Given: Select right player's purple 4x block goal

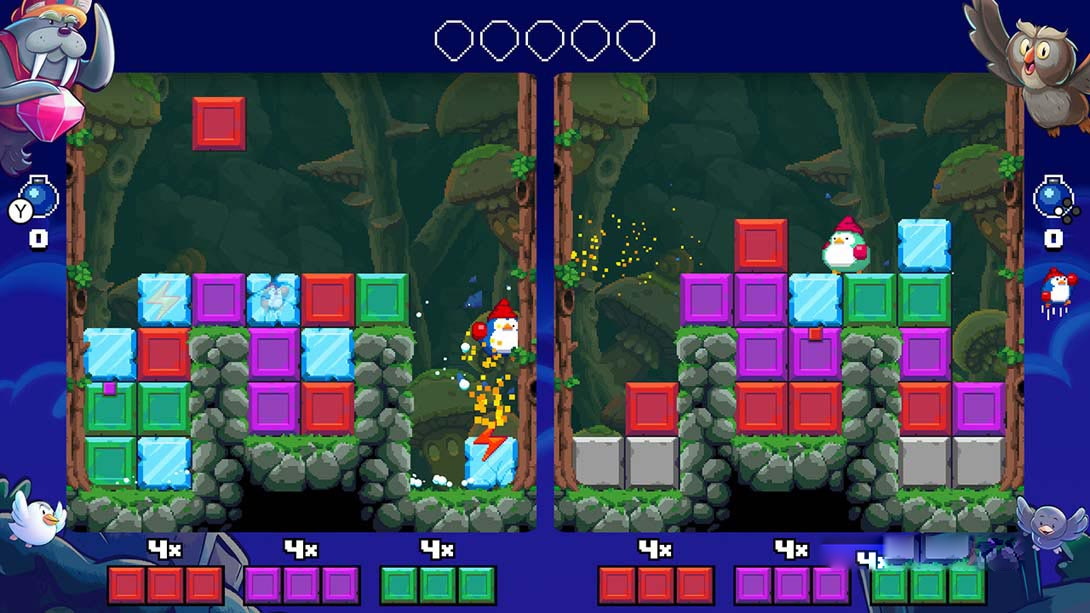Looking at the screenshot, I should point(791,584).
